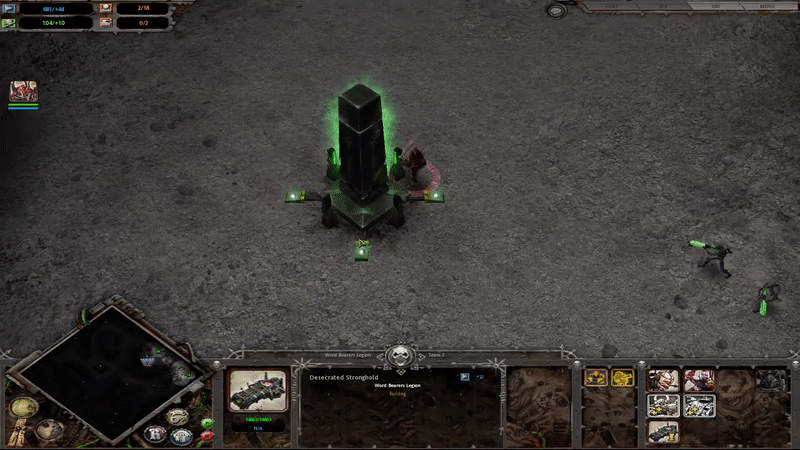Activate the first yellow research icon
The height and width of the screenshot is (450, 800).
tap(597, 378)
